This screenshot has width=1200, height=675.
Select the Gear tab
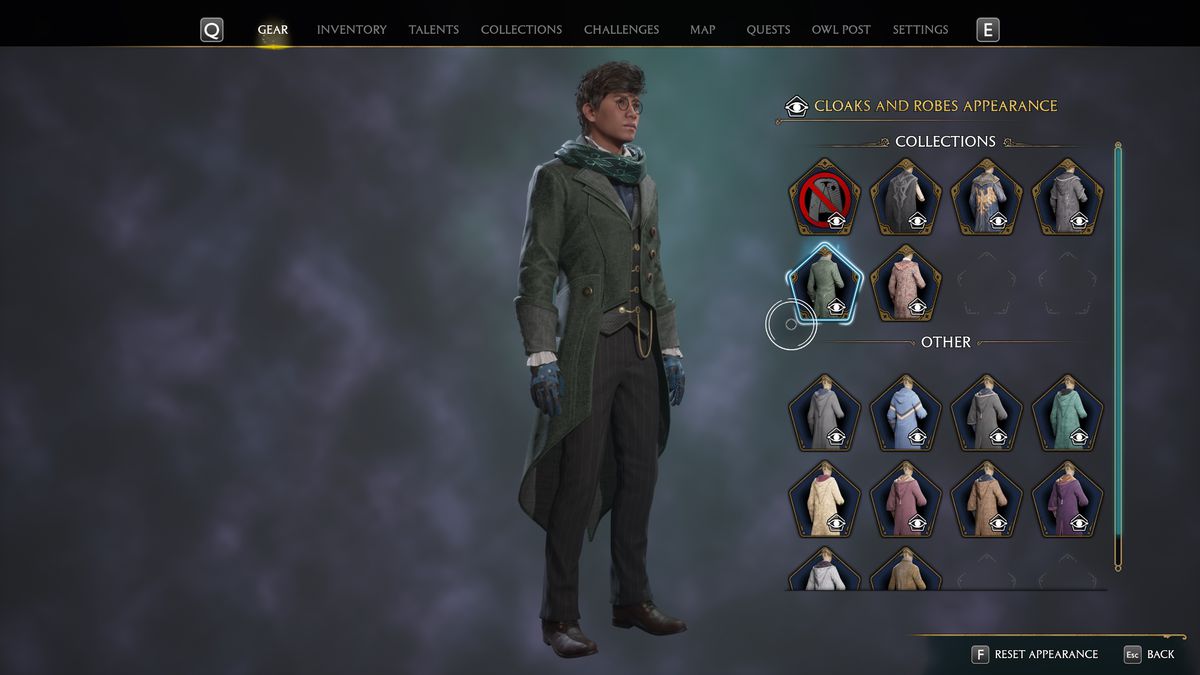(273, 30)
